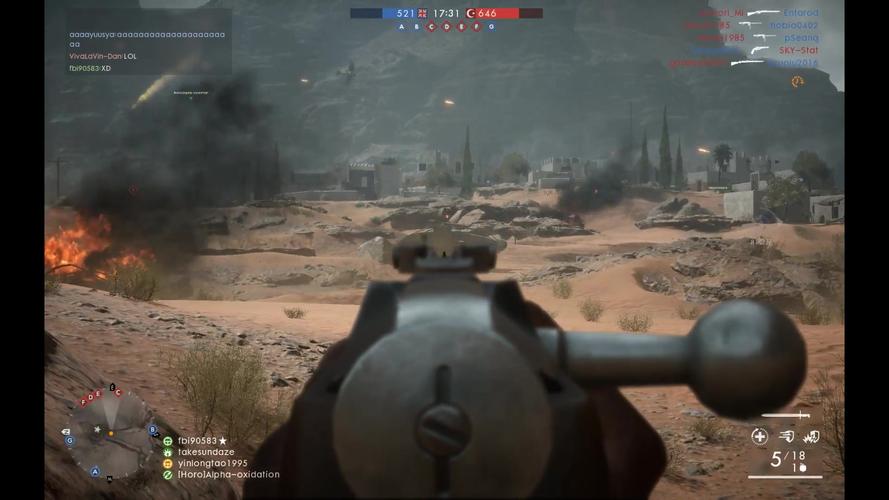Click the blue G objective marker on minimap
The height and width of the screenshot is (500, 889).
(68, 440)
